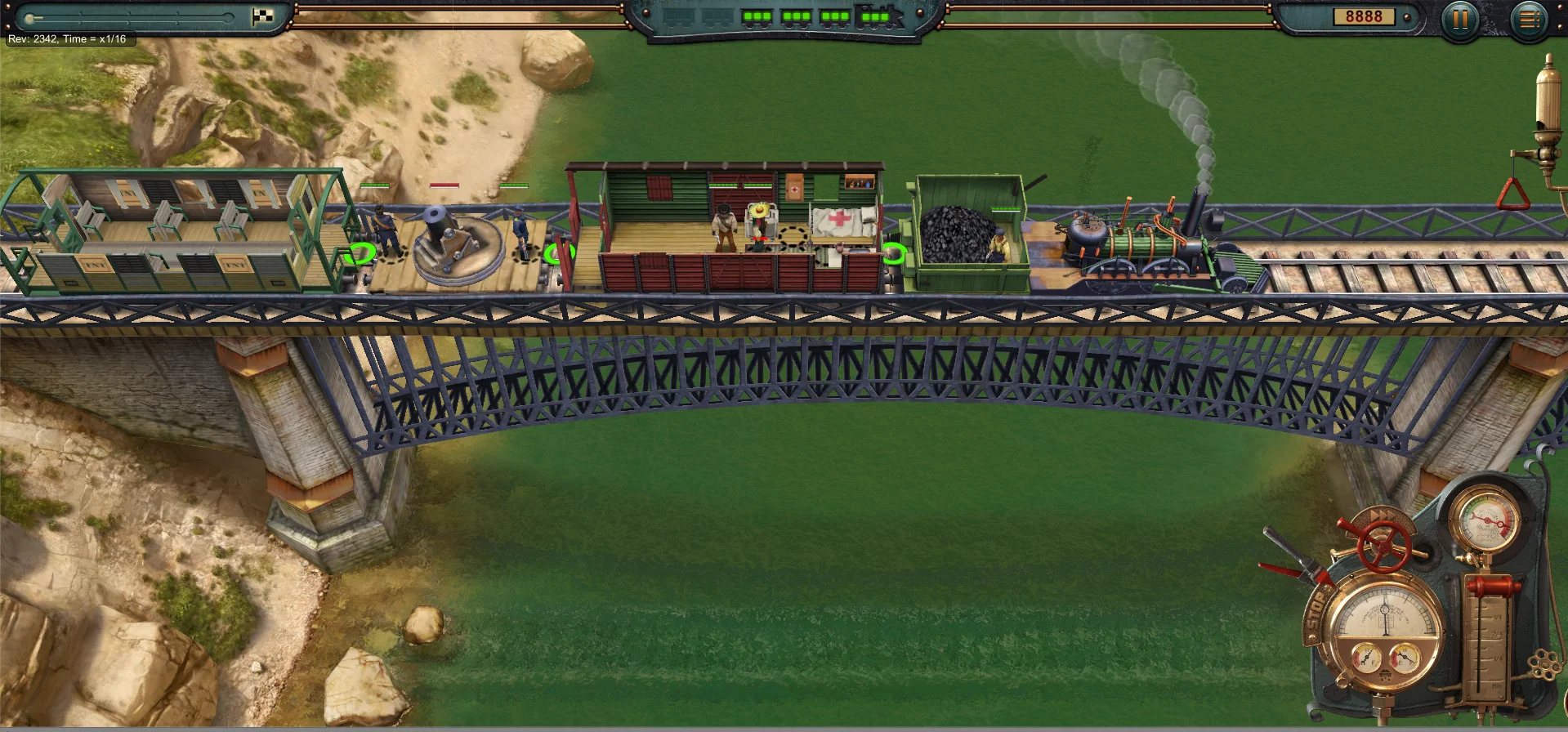Pause the game with the pause button
Viewport: 1568px width, 732px height.
pos(1460,18)
